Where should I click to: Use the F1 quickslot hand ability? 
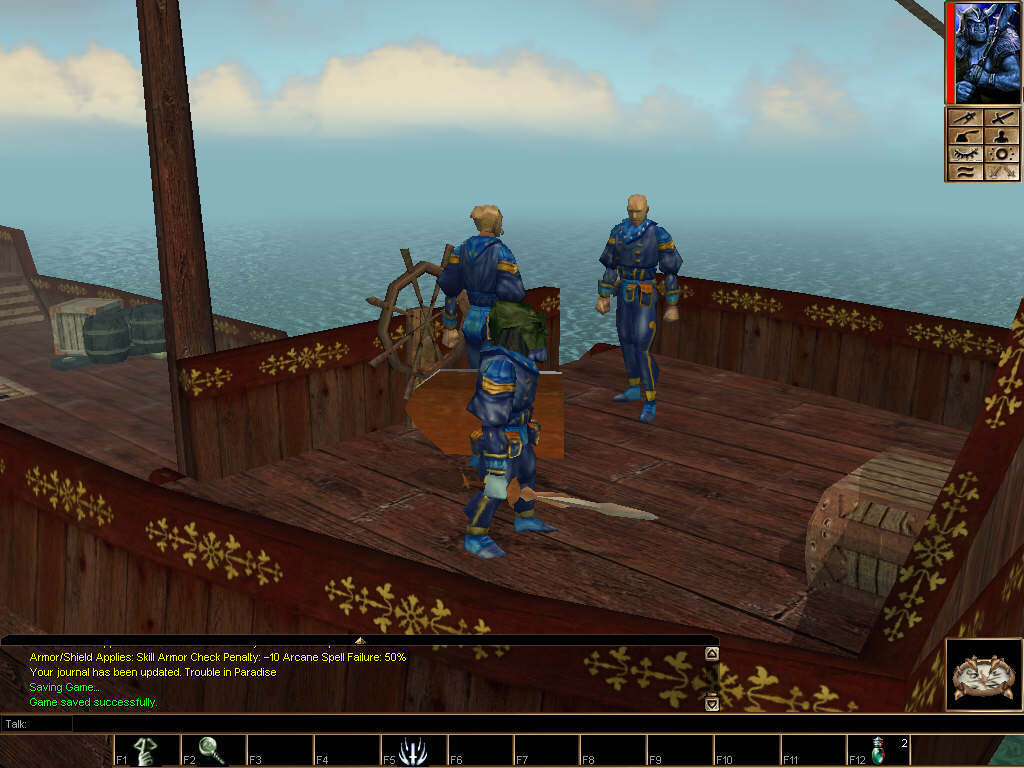[x=146, y=750]
